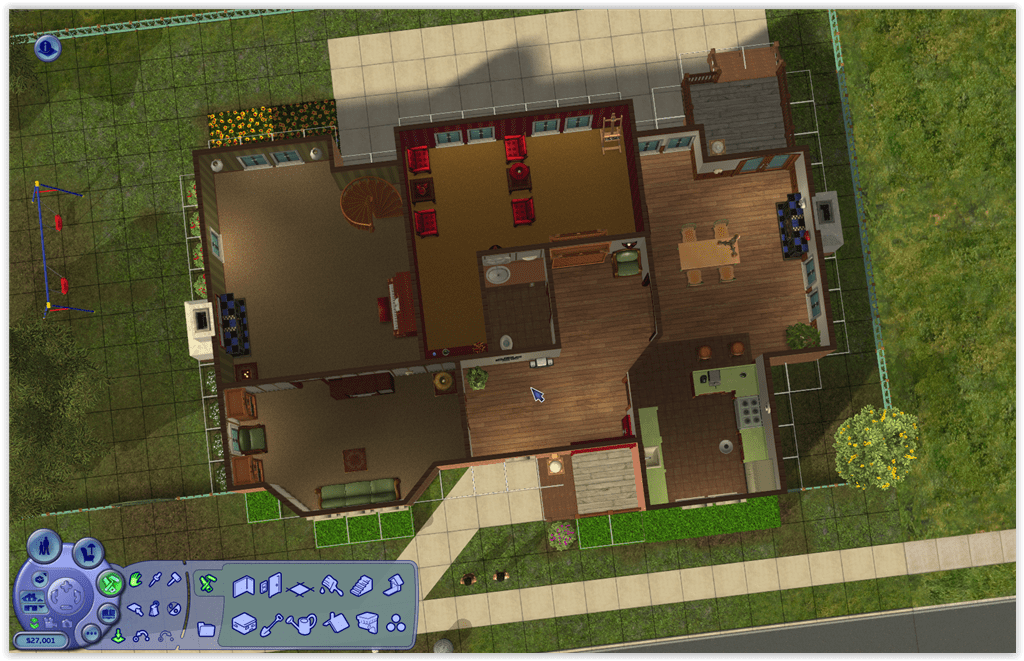Choose the wall building tool
The height and width of the screenshot is (661, 1024).
[x=243, y=586]
